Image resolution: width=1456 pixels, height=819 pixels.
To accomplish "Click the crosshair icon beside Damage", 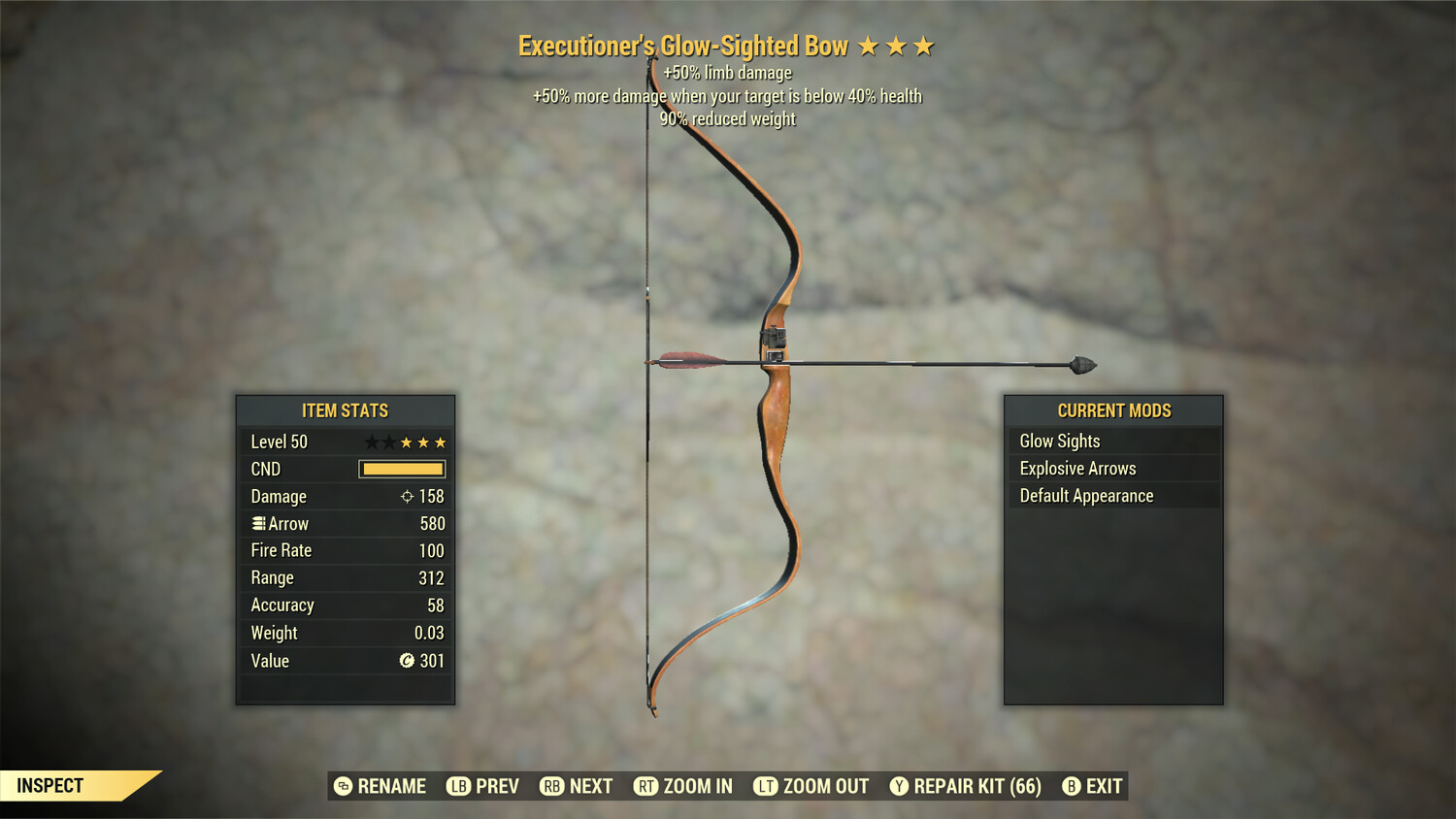I will click(x=408, y=496).
